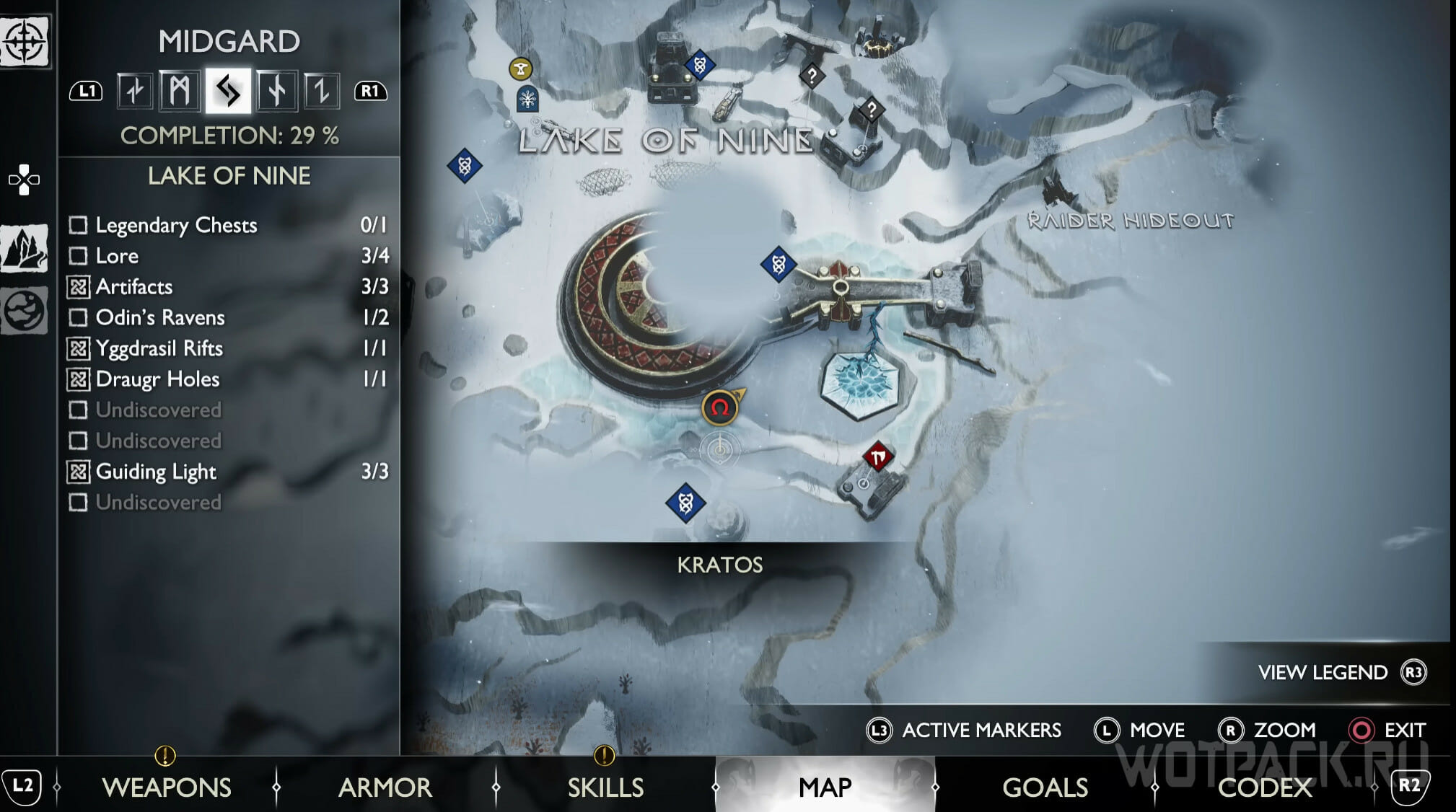Click the compass icon in the sidebar
Viewport: 1456px width, 812px height.
(x=25, y=41)
